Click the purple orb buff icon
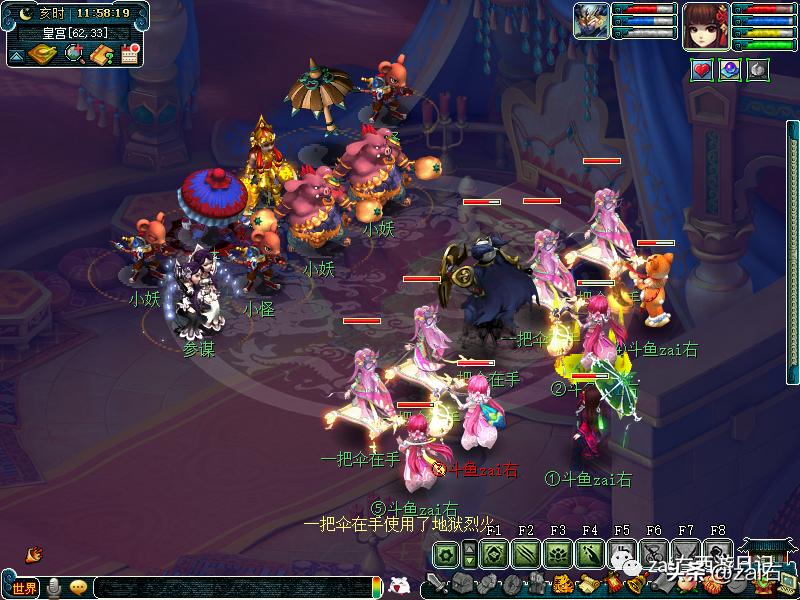 pyautogui.click(x=730, y=70)
